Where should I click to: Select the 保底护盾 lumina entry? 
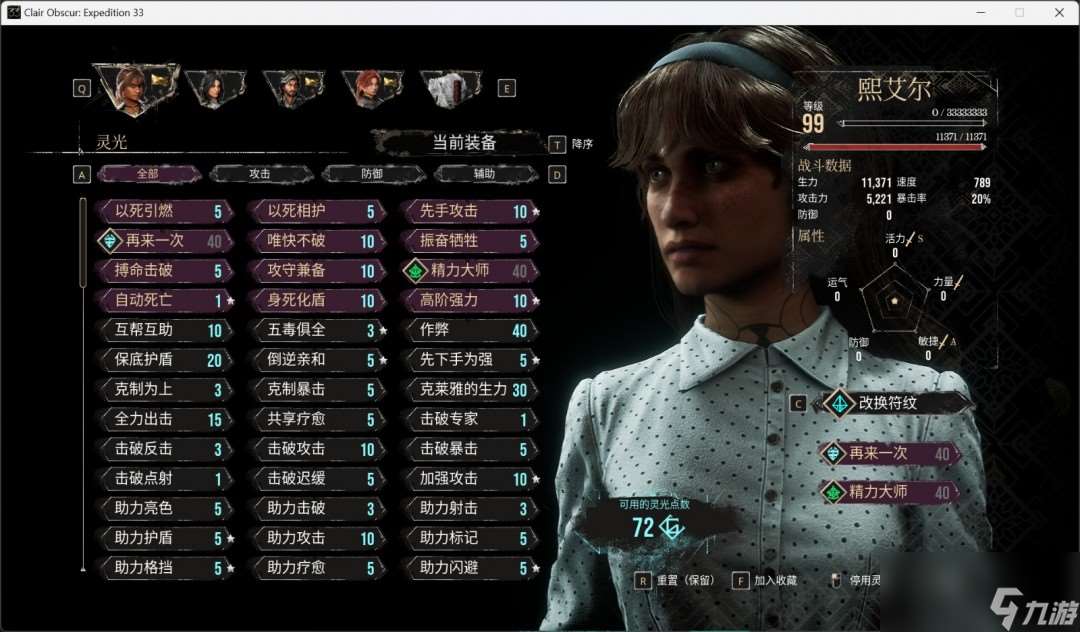165,360
